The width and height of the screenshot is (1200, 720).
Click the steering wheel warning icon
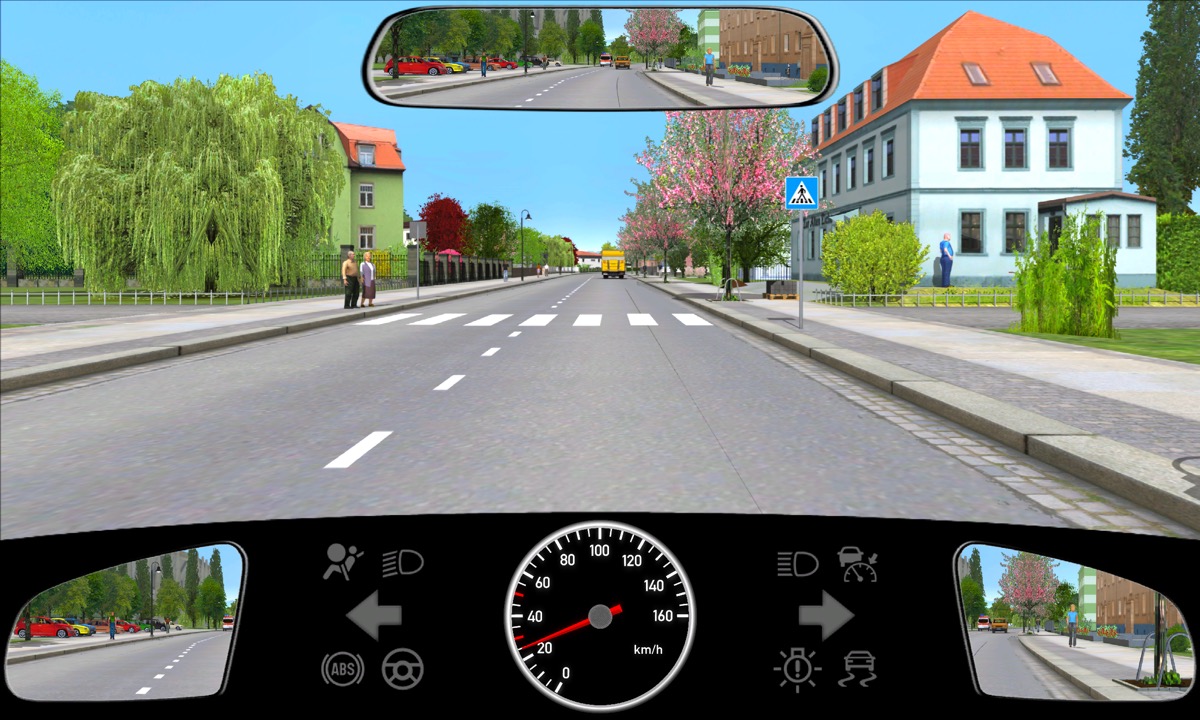(403, 668)
